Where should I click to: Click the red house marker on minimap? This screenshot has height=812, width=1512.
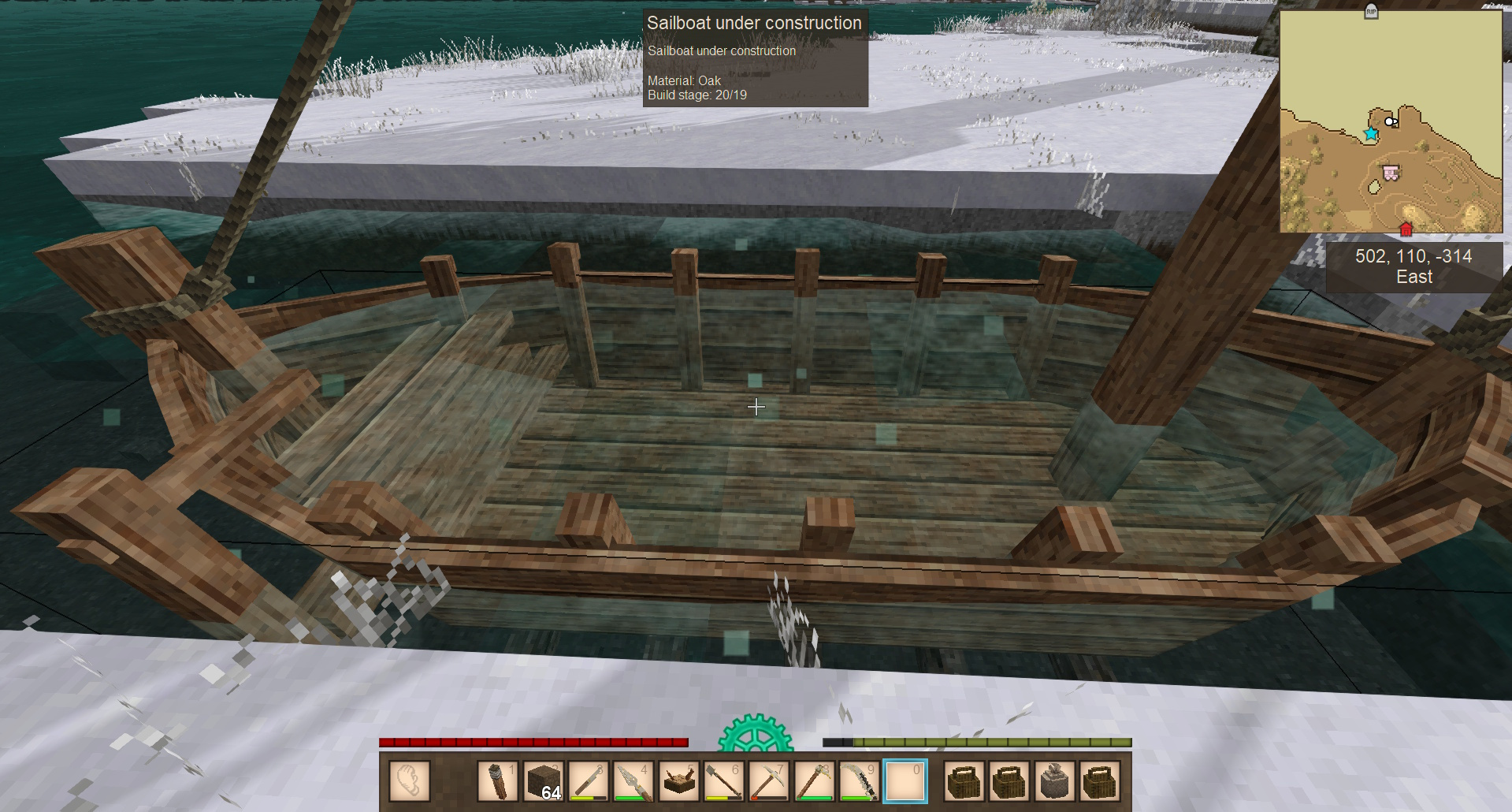click(1406, 229)
